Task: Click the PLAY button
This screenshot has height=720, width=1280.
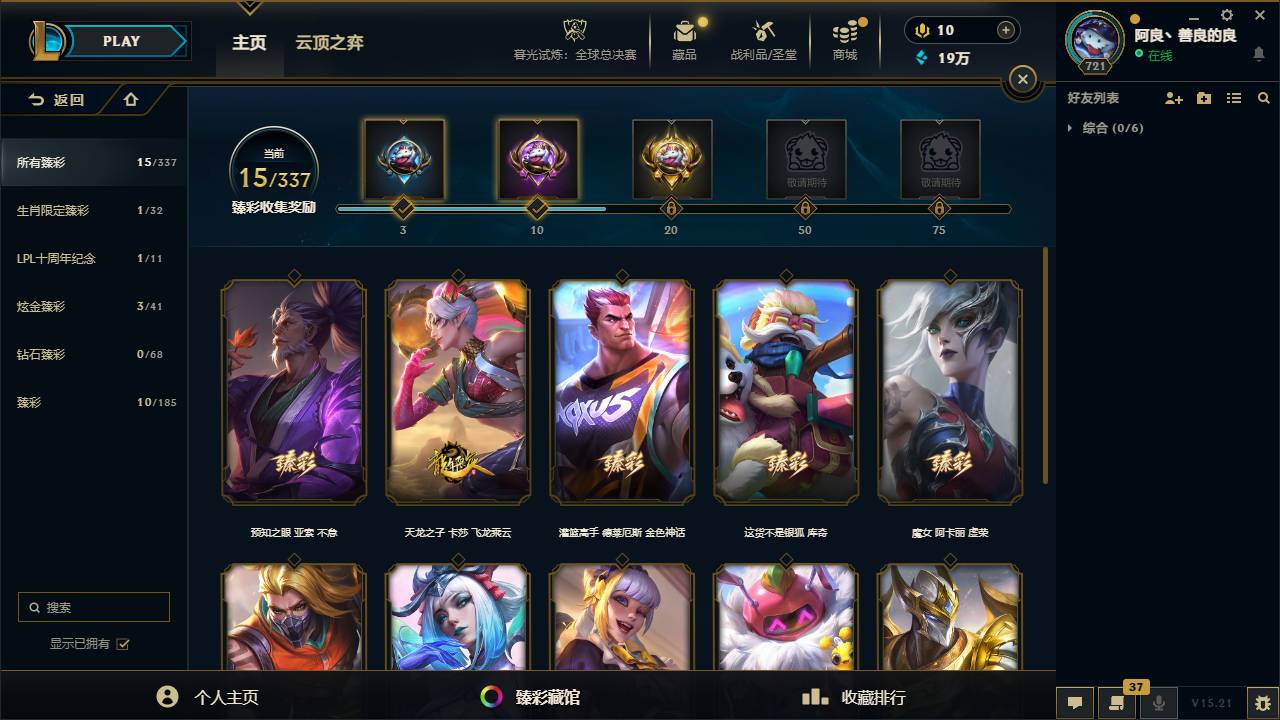Action: 120,41
